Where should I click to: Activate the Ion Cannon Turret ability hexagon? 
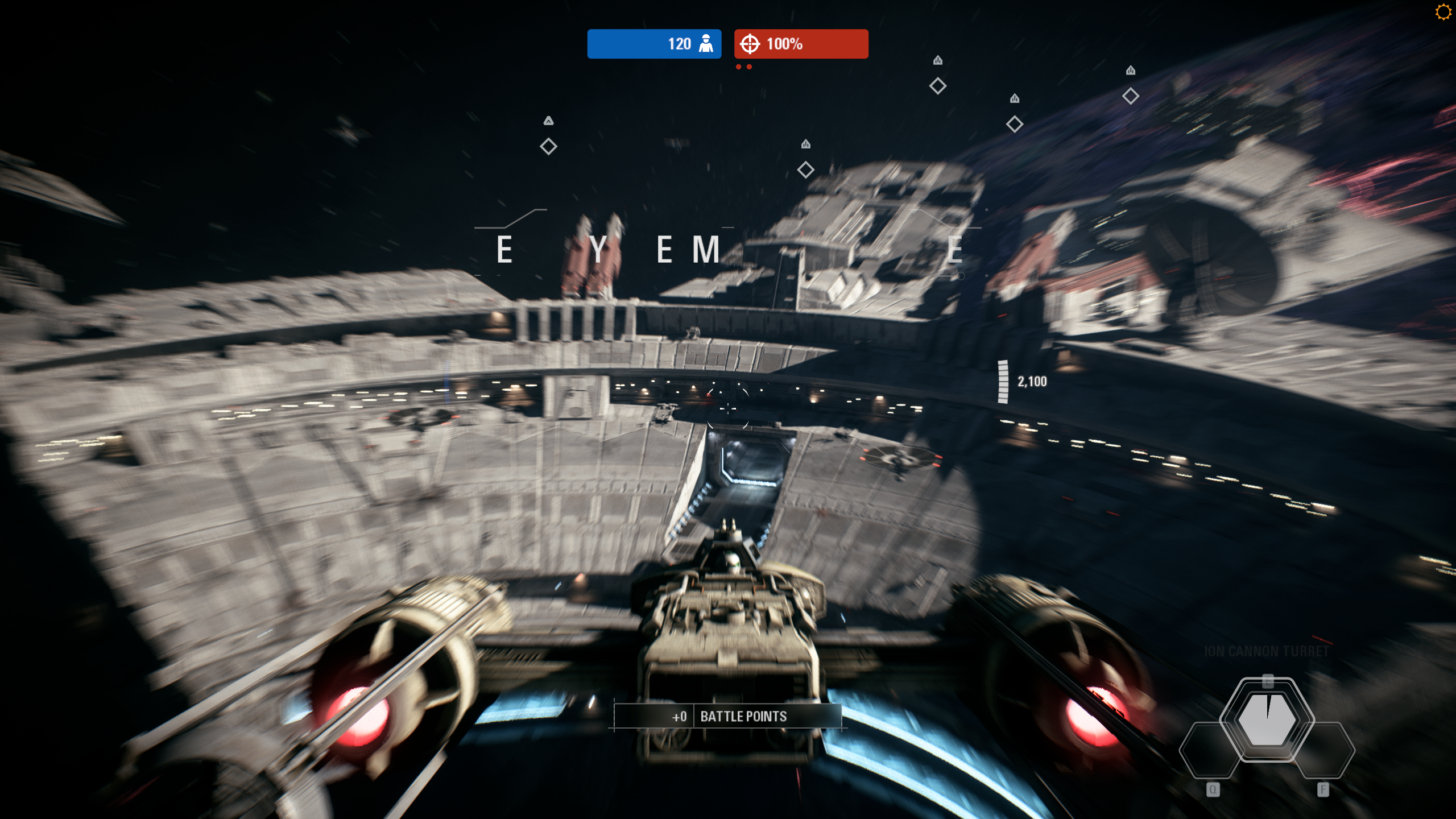coord(1267,719)
